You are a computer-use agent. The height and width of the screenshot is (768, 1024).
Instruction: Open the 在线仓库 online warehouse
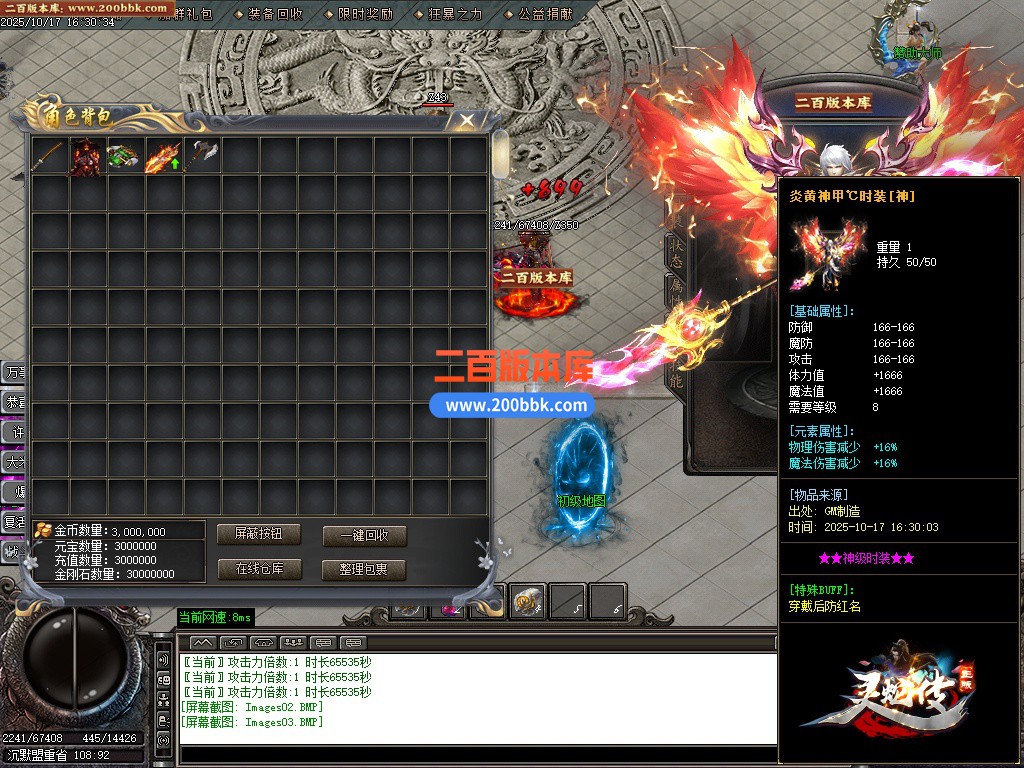pos(258,569)
